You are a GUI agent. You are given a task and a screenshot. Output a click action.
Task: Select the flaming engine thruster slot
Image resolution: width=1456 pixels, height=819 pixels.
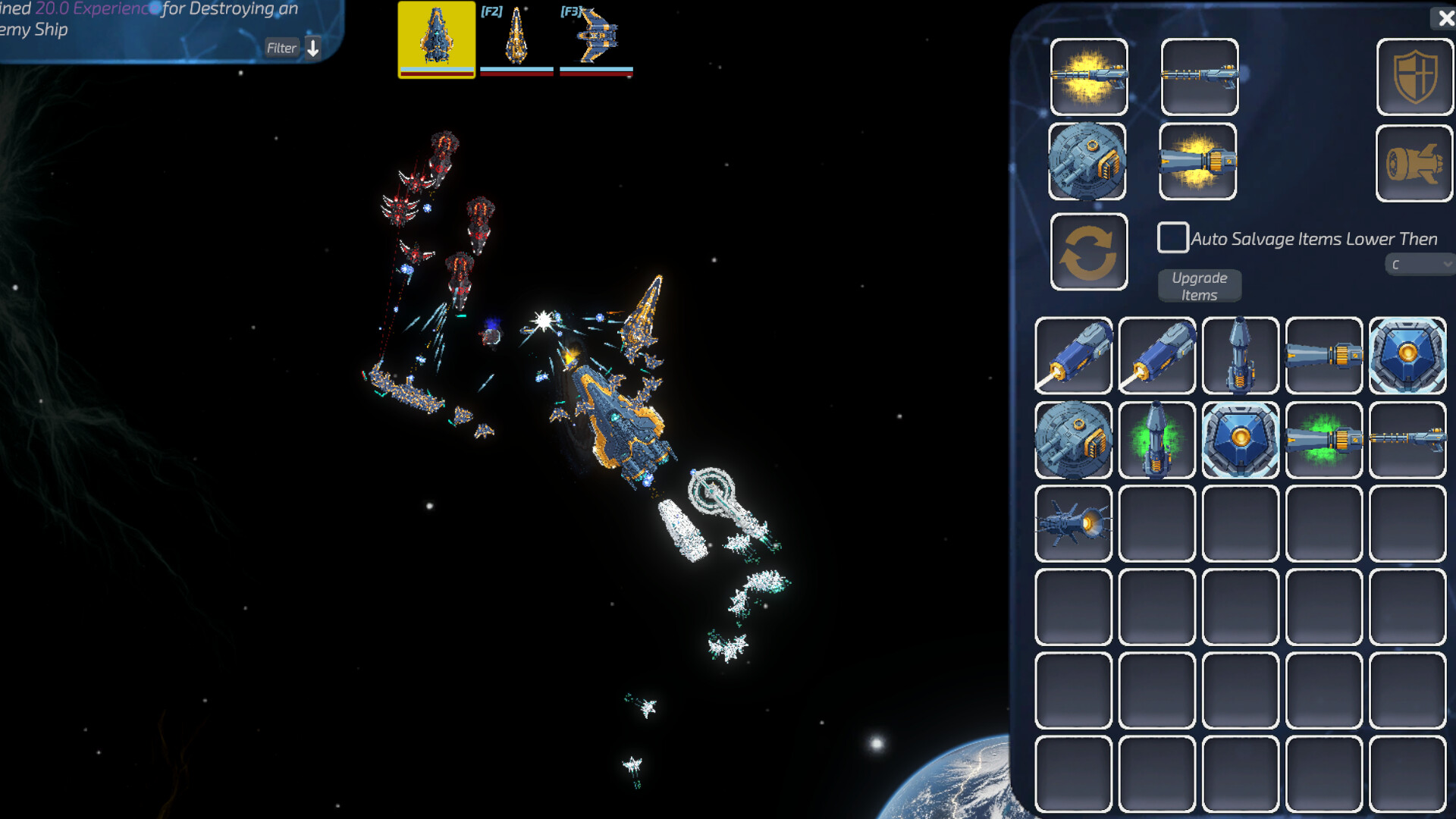tap(1200, 162)
